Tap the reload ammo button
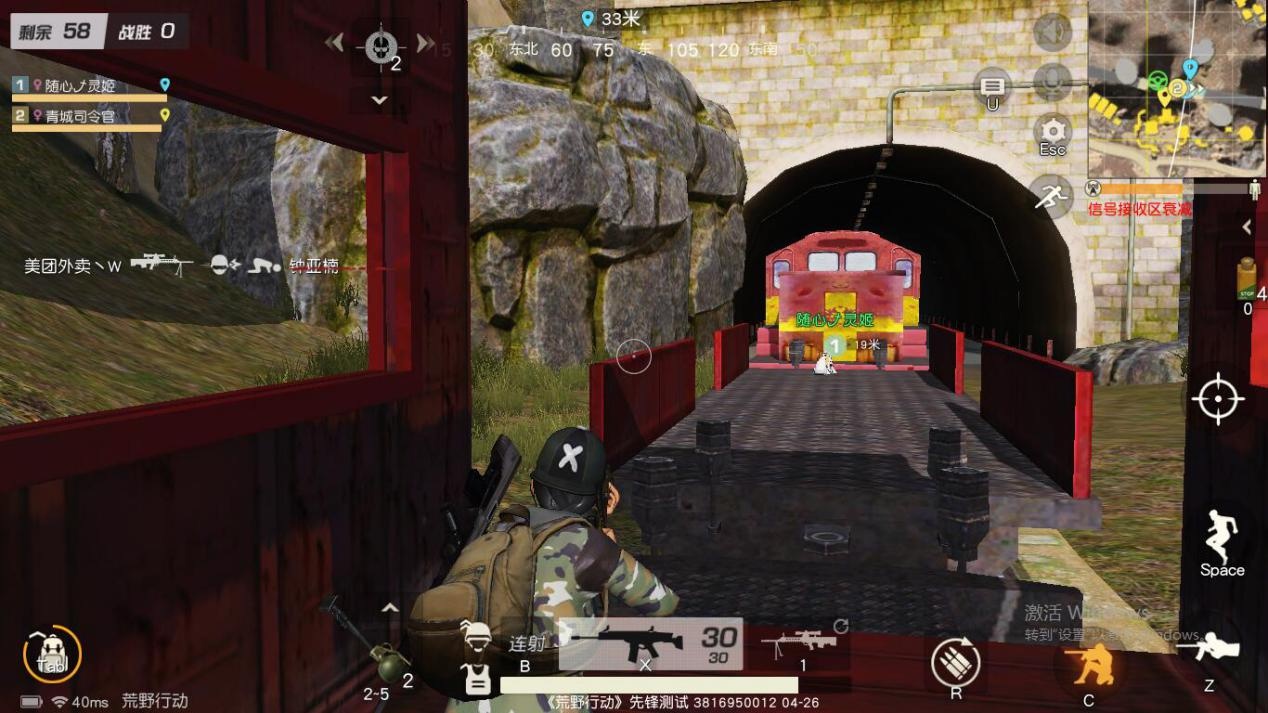This screenshot has height=713, width=1268. (x=955, y=661)
